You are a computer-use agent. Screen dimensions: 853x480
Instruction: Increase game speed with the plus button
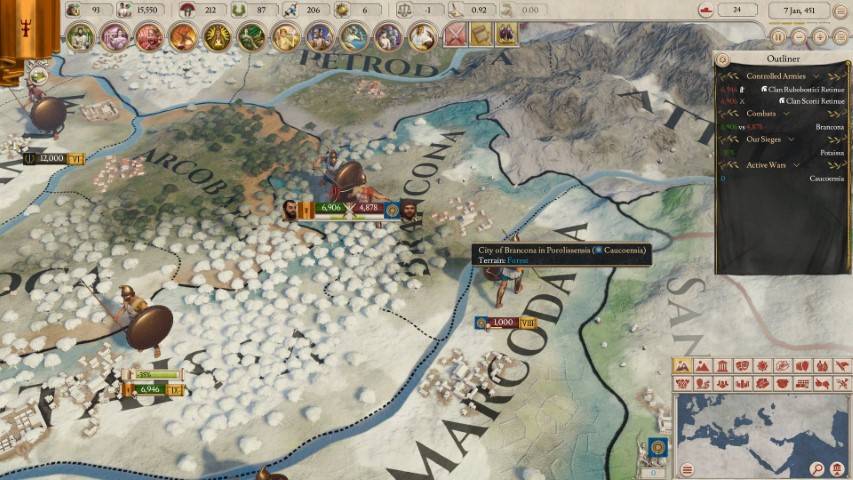click(820, 36)
